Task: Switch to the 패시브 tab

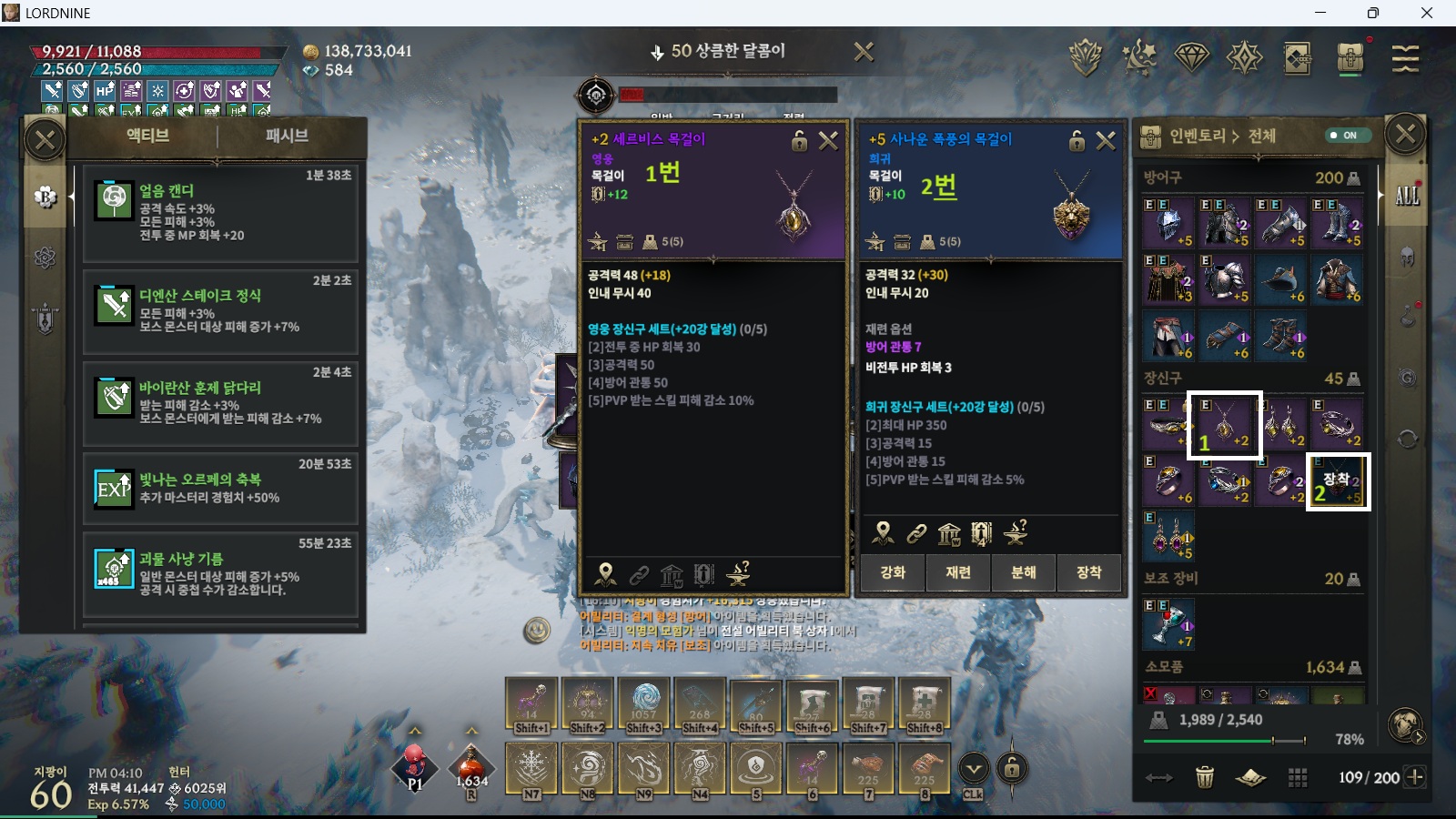Action: pos(287,136)
